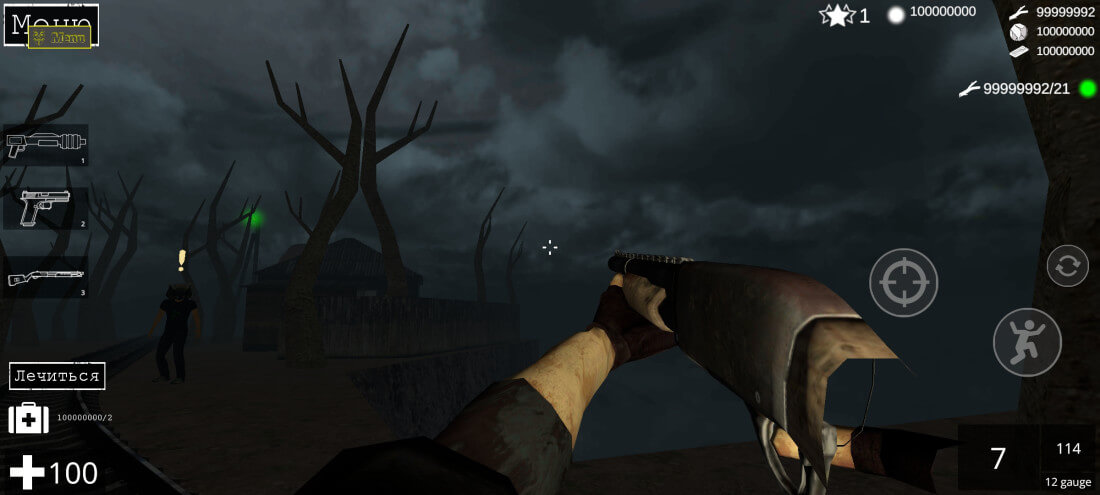The height and width of the screenshot is (495, 1100).
Task: Use the medkit icon
Action: [28, 418]
